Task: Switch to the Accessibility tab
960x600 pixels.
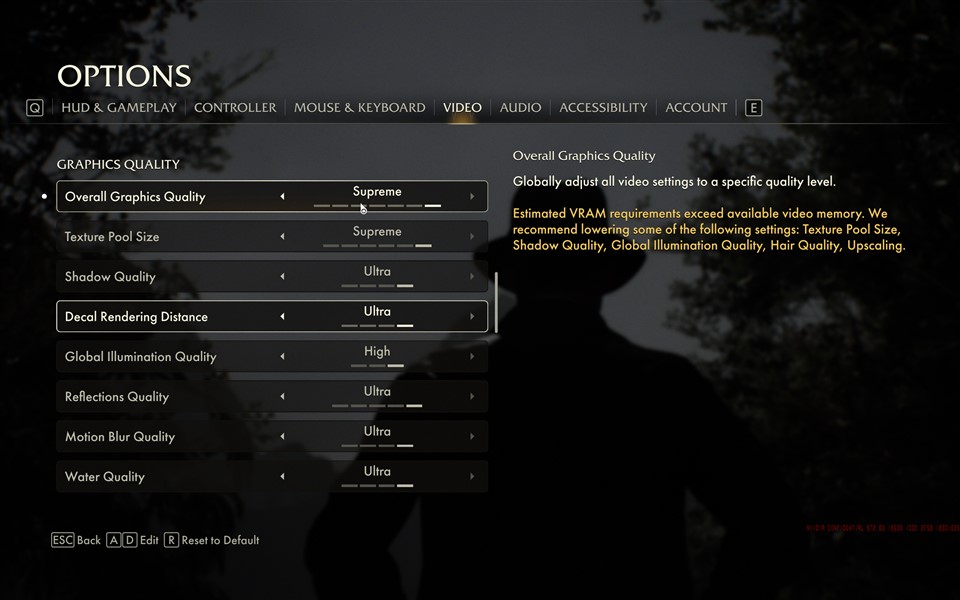Action: (603, 107)
